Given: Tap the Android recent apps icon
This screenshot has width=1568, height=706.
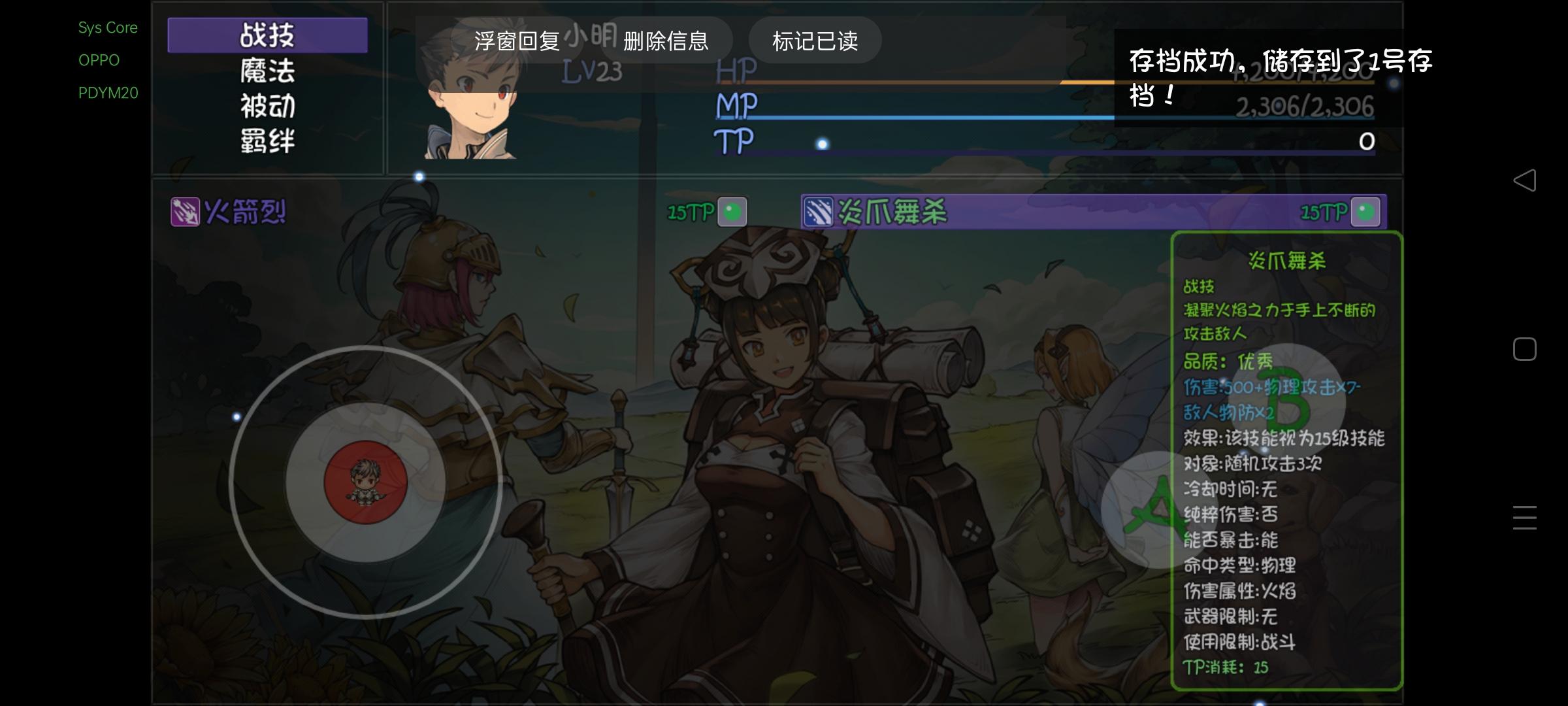Looking at the screenshot, I should coord(1525,516).
